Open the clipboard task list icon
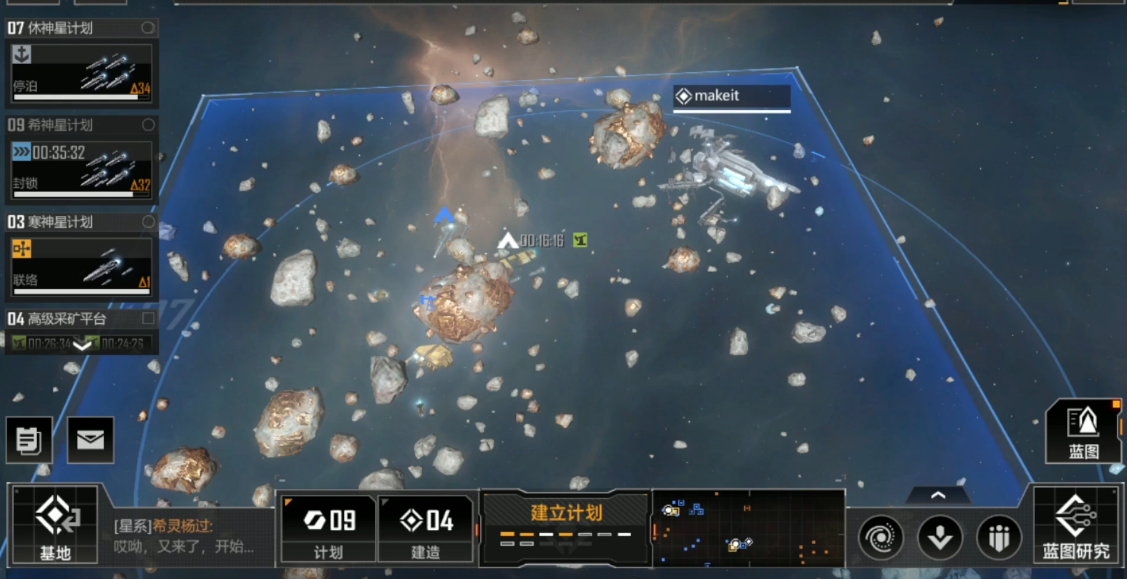The image size is (1127, 579). pos(29,440)
